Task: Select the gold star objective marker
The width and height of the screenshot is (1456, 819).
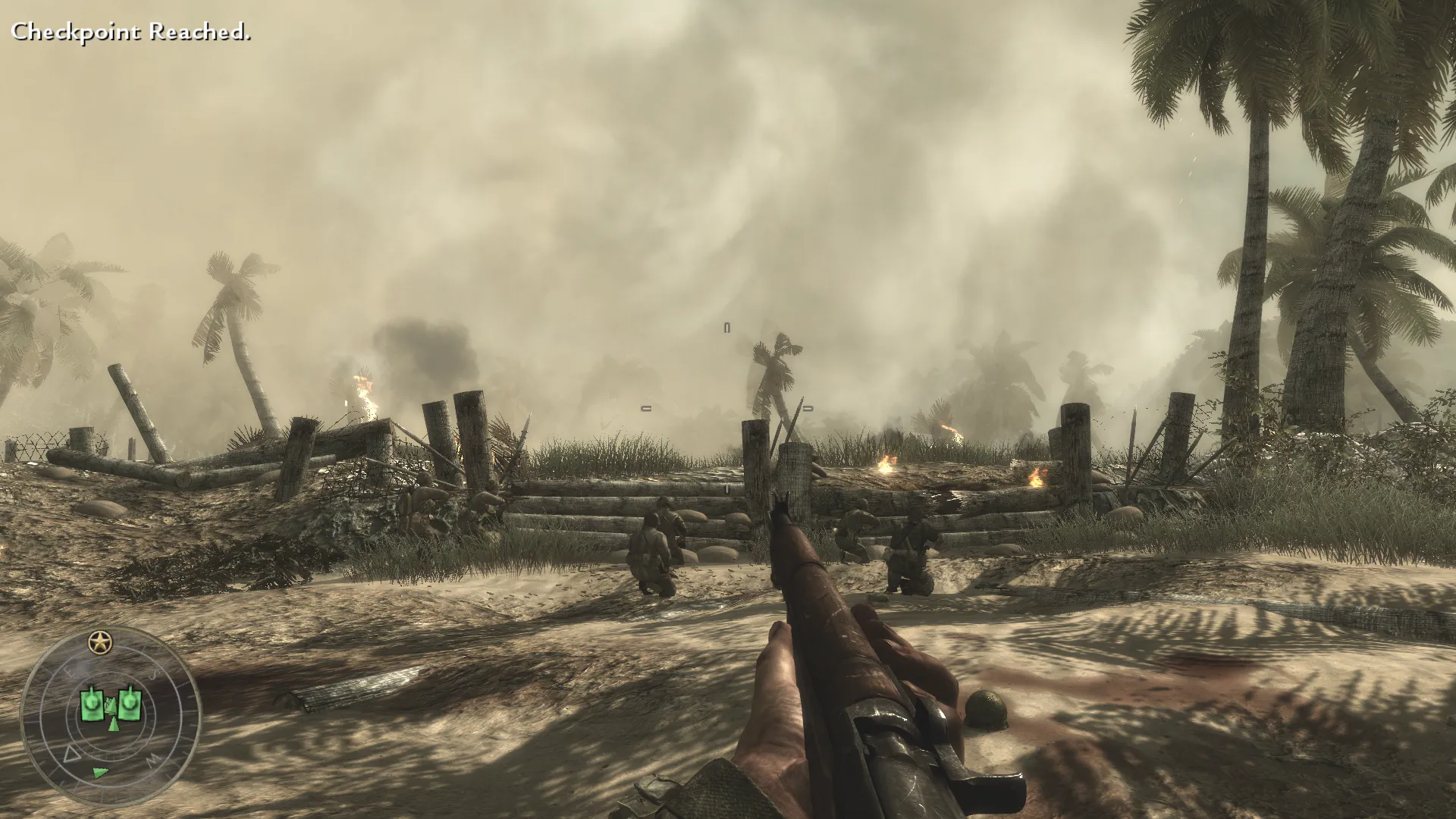Action: (98, 643)
